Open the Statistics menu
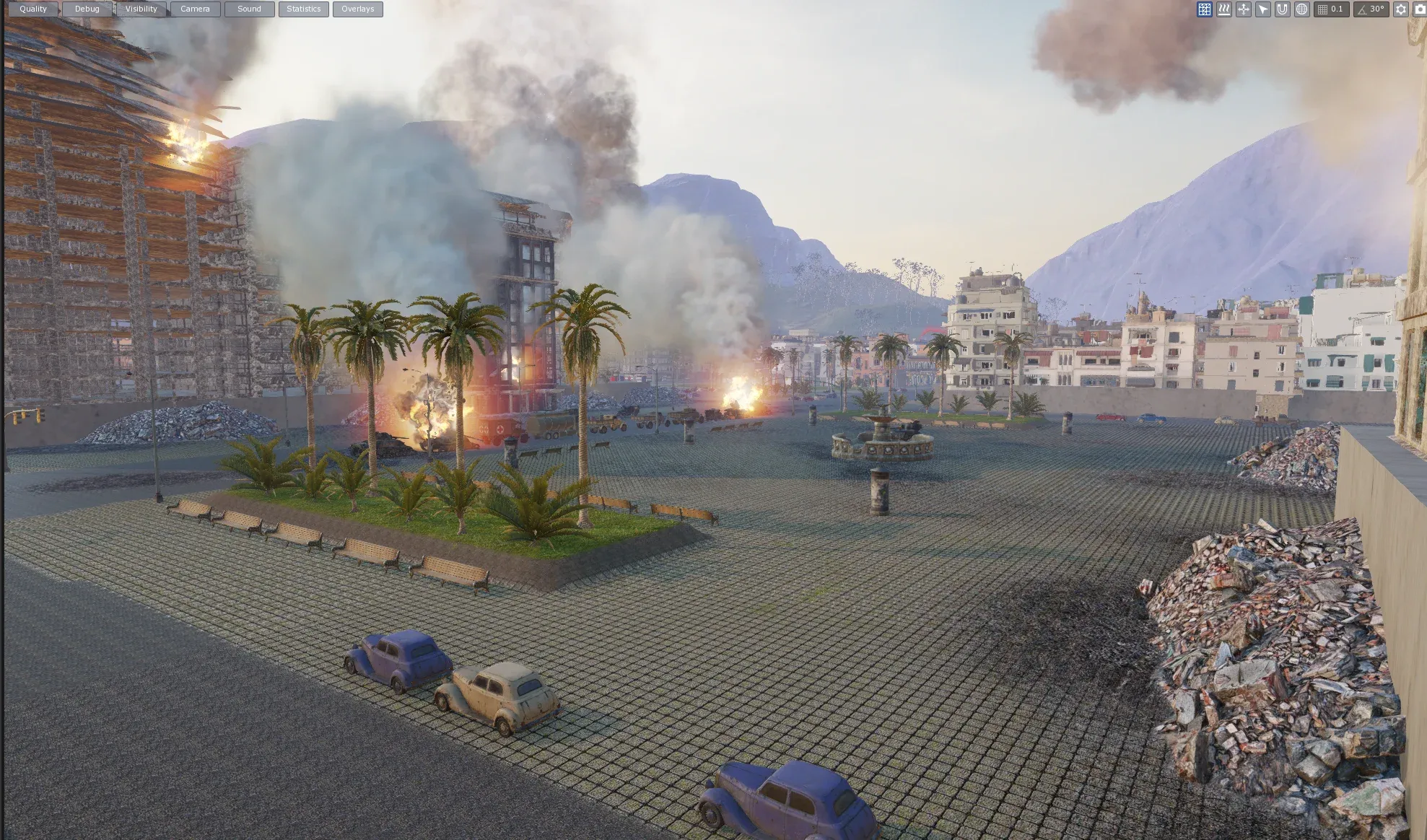1427x840 pixels. coord(303,9)
